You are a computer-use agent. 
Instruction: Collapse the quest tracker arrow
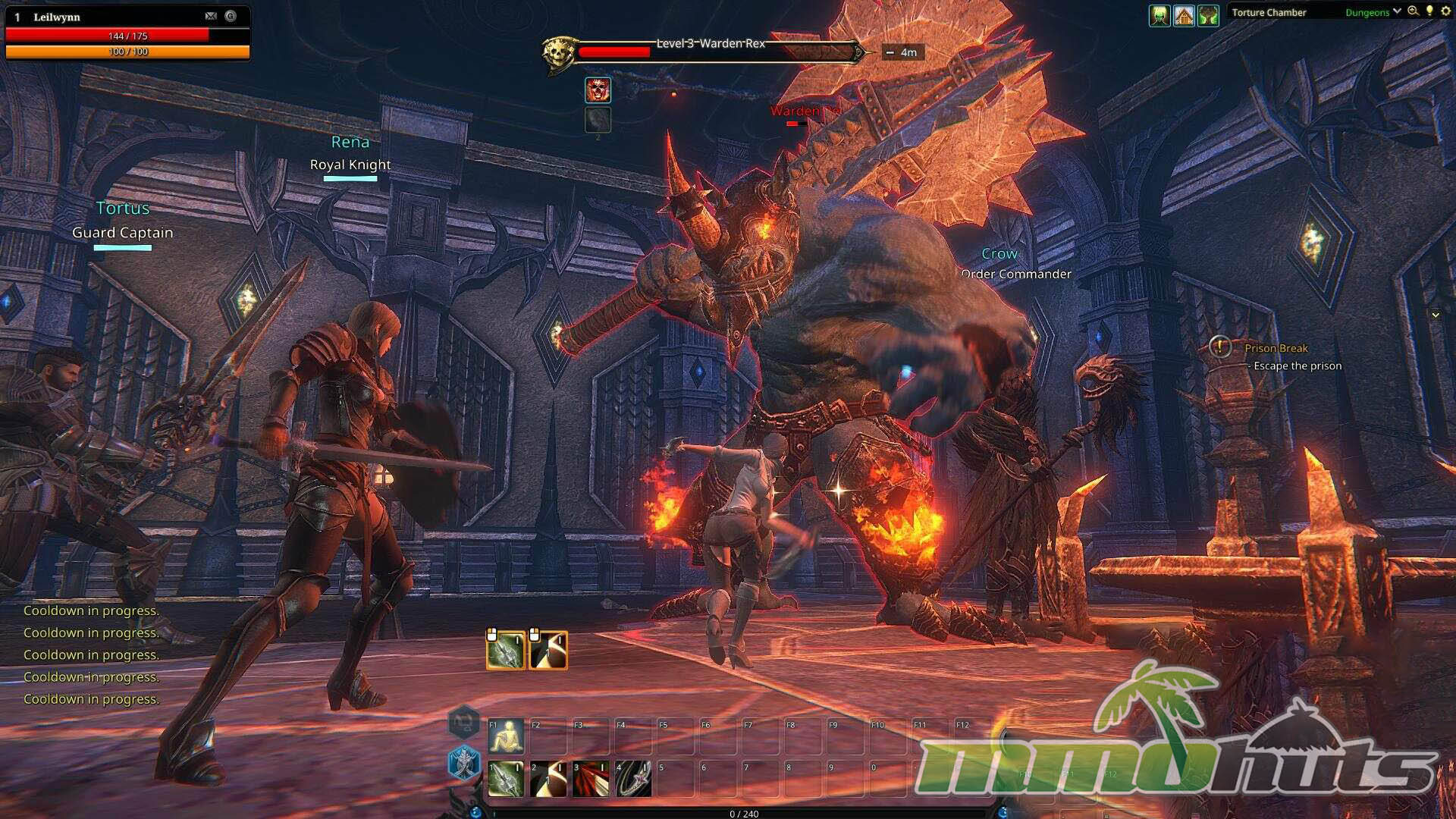(1435, 315)
